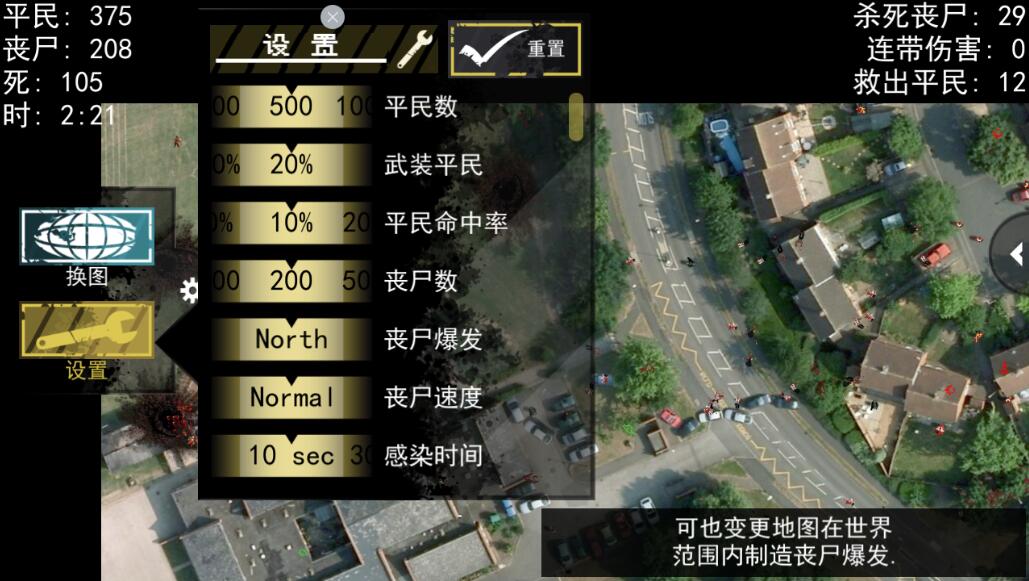Close the settings panel with the X
The width and height of the screenshot is (1029, 581).
(x=333, y=17)
